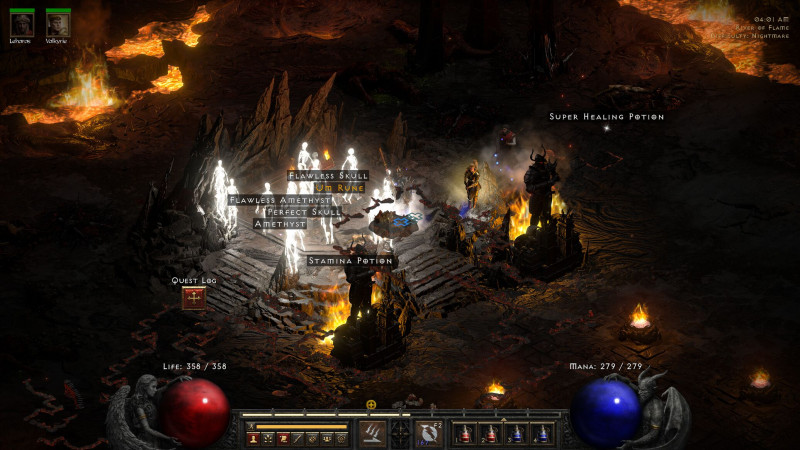The image size is (800, 450).
Task: Pick up the Flawless Skull label
Action: coord(328,176)
